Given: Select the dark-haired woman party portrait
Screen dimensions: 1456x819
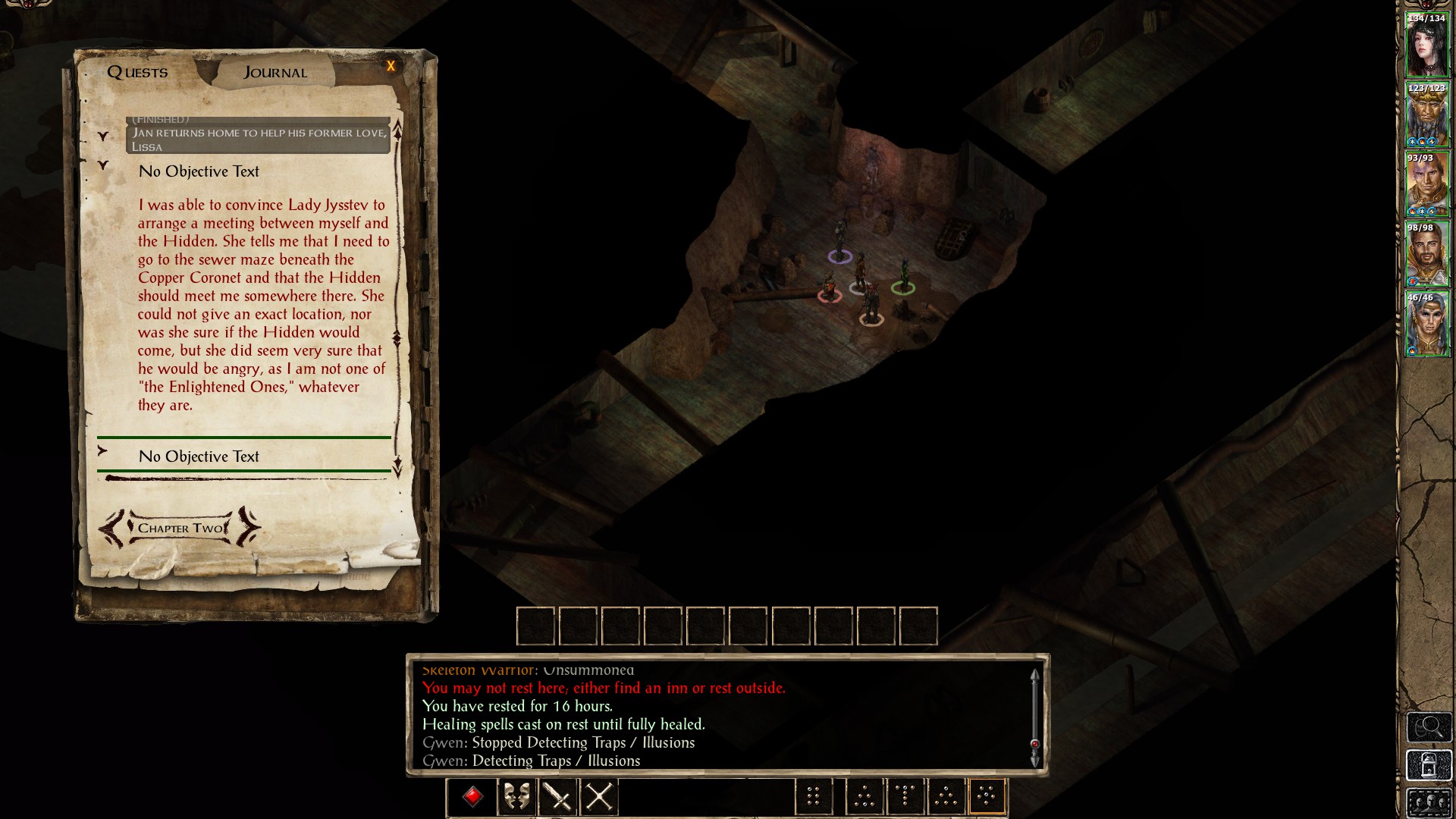Looking at the screenshot, I should [1426, 44].
